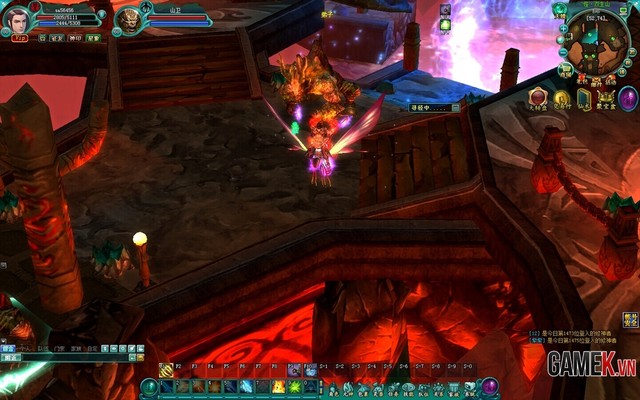The image size is (640, 400).
Task: Click the green orb left of hotbar
Action: click(149, 387)
